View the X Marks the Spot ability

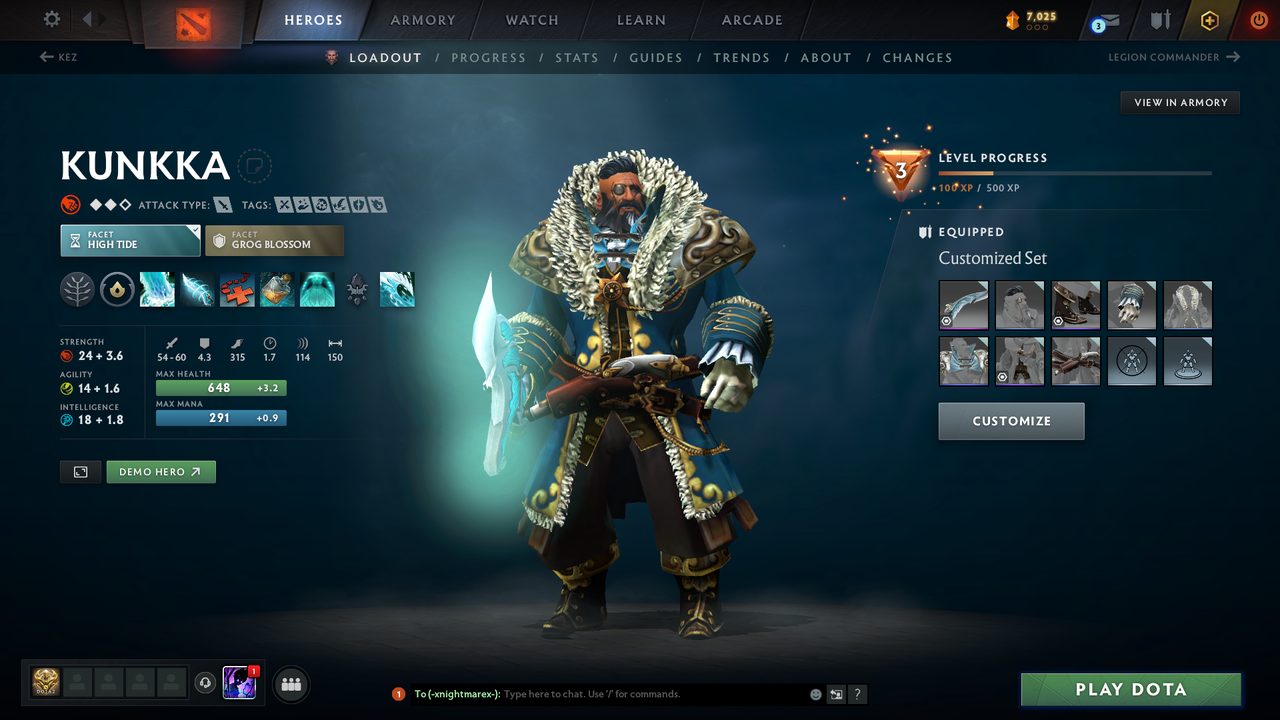coord(237,289)
